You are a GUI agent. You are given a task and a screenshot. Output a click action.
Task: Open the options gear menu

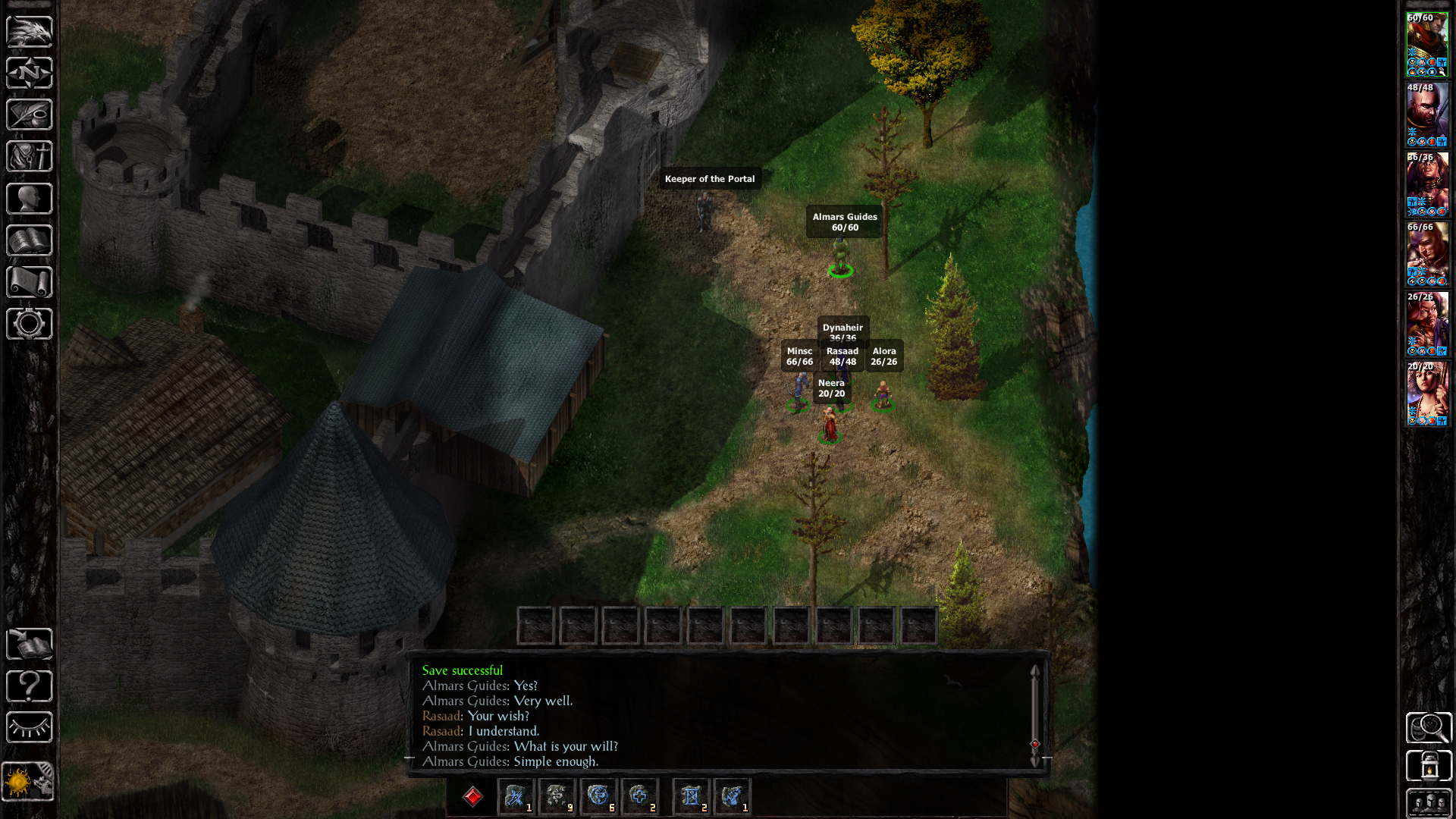pos(29,324)
